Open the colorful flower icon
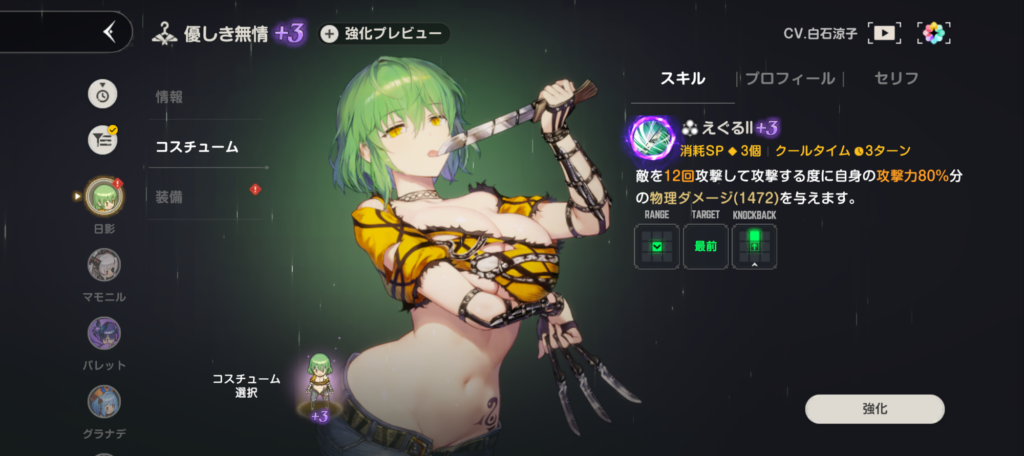Screen dimensions: 1024x456 tap(933, 33)
